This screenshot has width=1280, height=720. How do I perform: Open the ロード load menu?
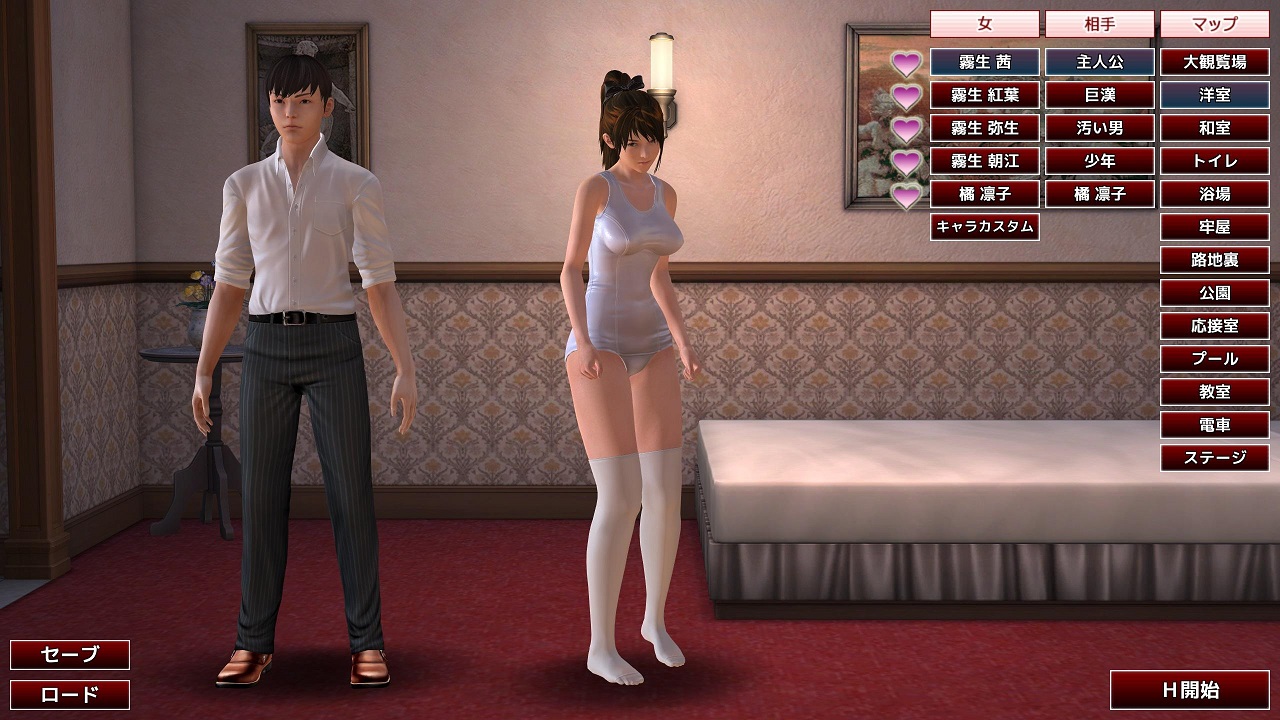click(x=70, y=695)
